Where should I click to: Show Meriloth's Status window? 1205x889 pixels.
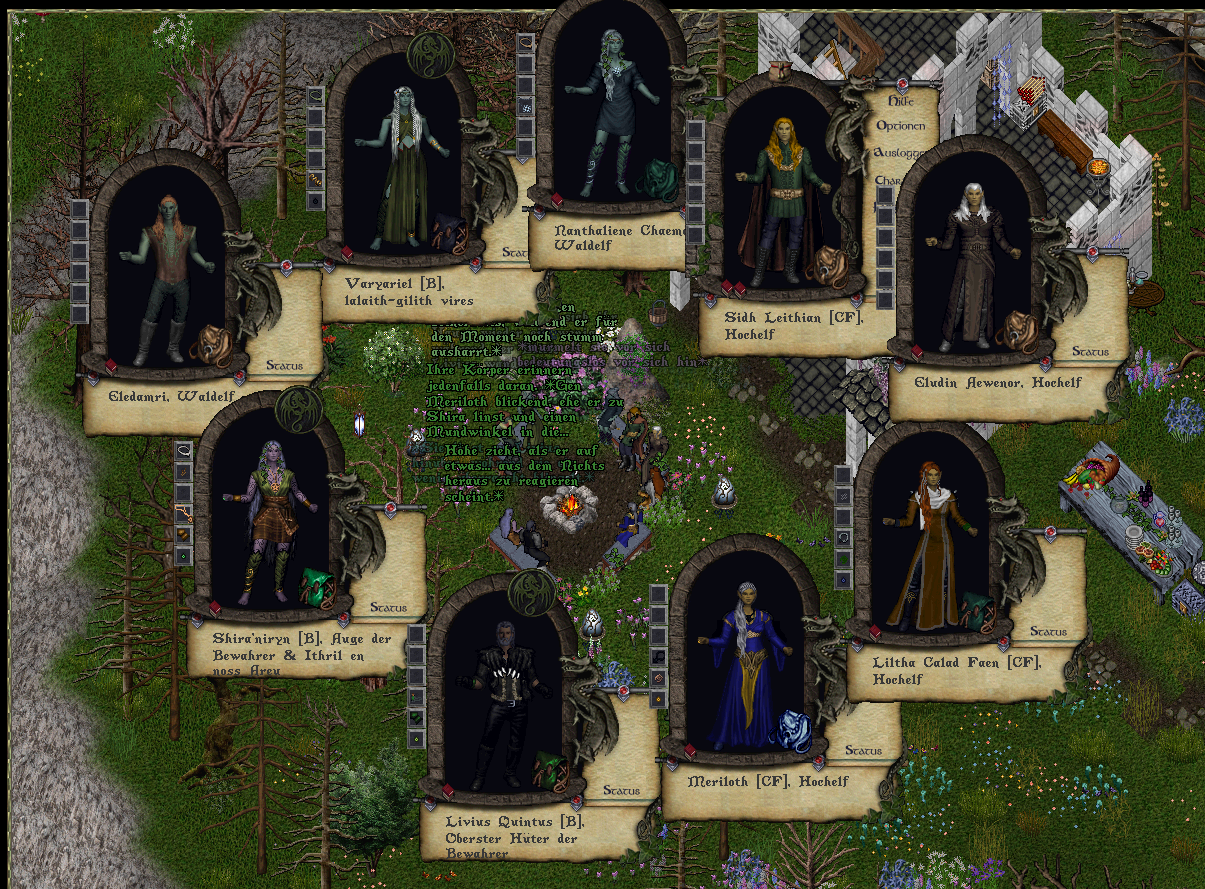(863, 750)
